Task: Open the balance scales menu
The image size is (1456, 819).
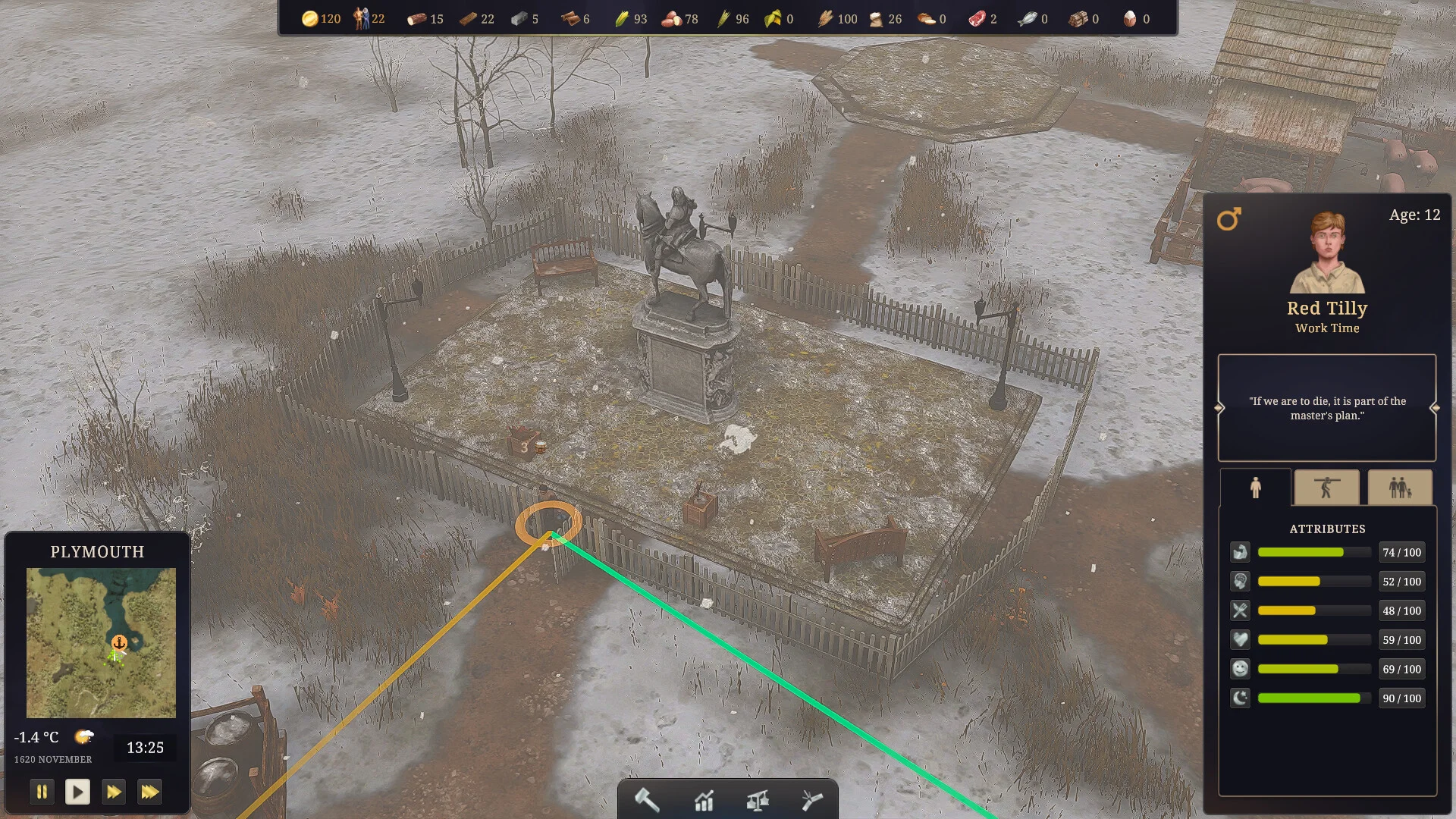Action: tap(758, 800)
